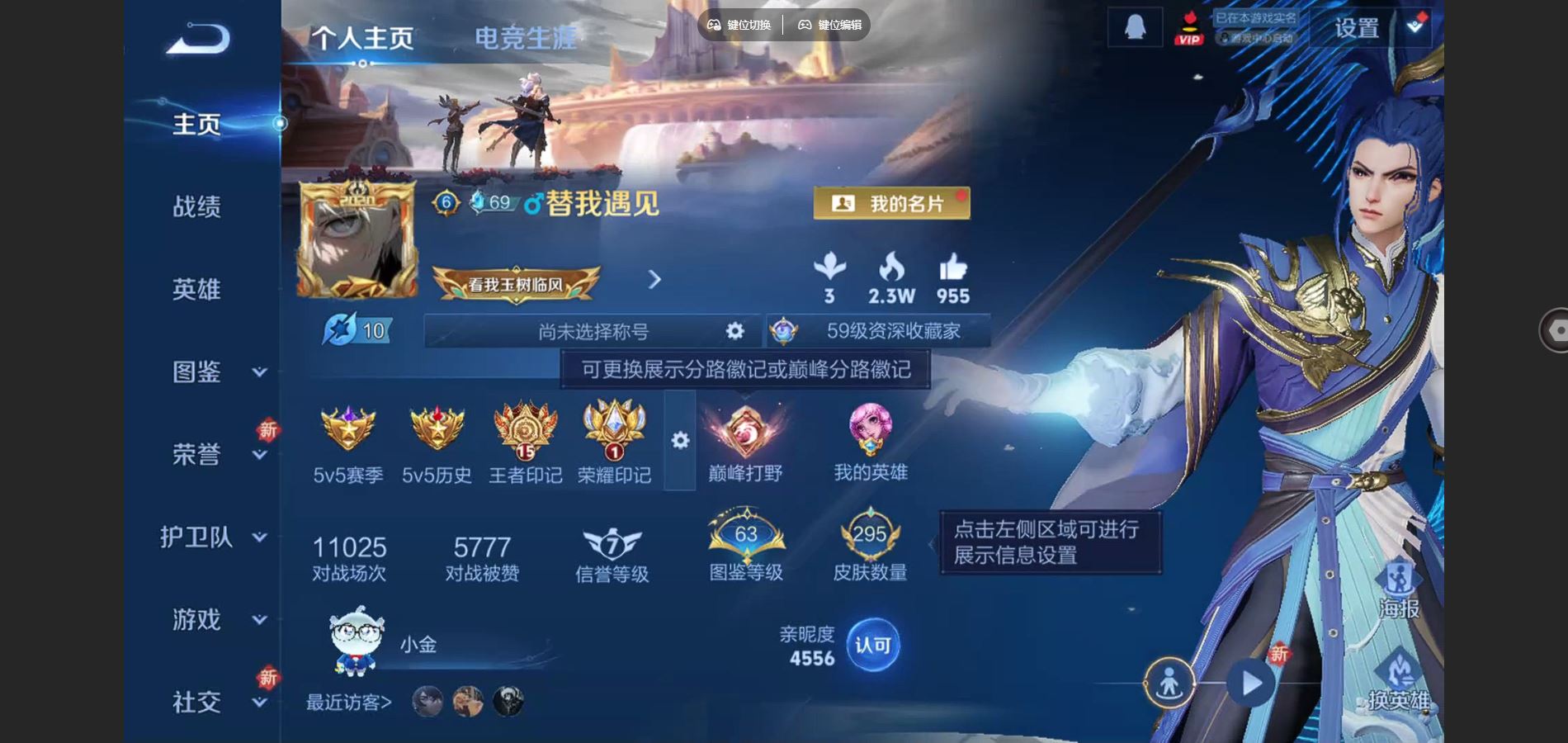Switch to the 电竞生涯 tab
Image resolution: width=1568 pixels, height=743 pixels.
[526, 35]
